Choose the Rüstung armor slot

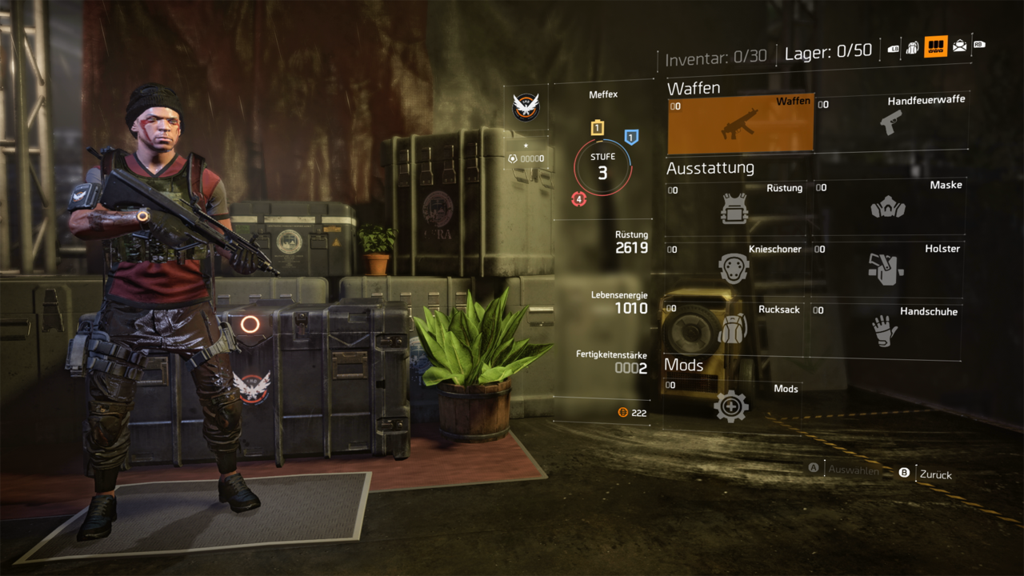(x=735, y=208)
